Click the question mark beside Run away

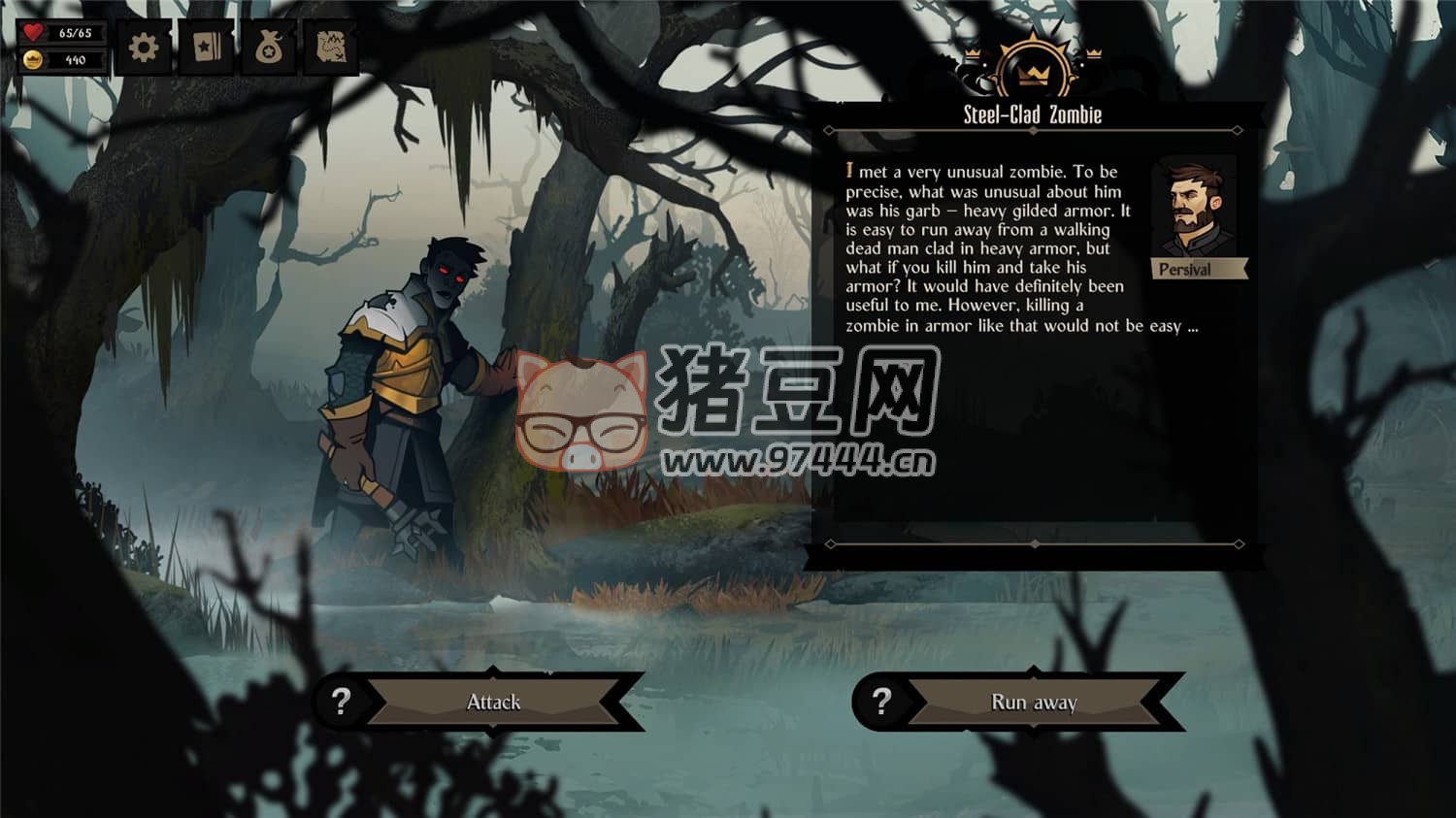click(880, 702)
